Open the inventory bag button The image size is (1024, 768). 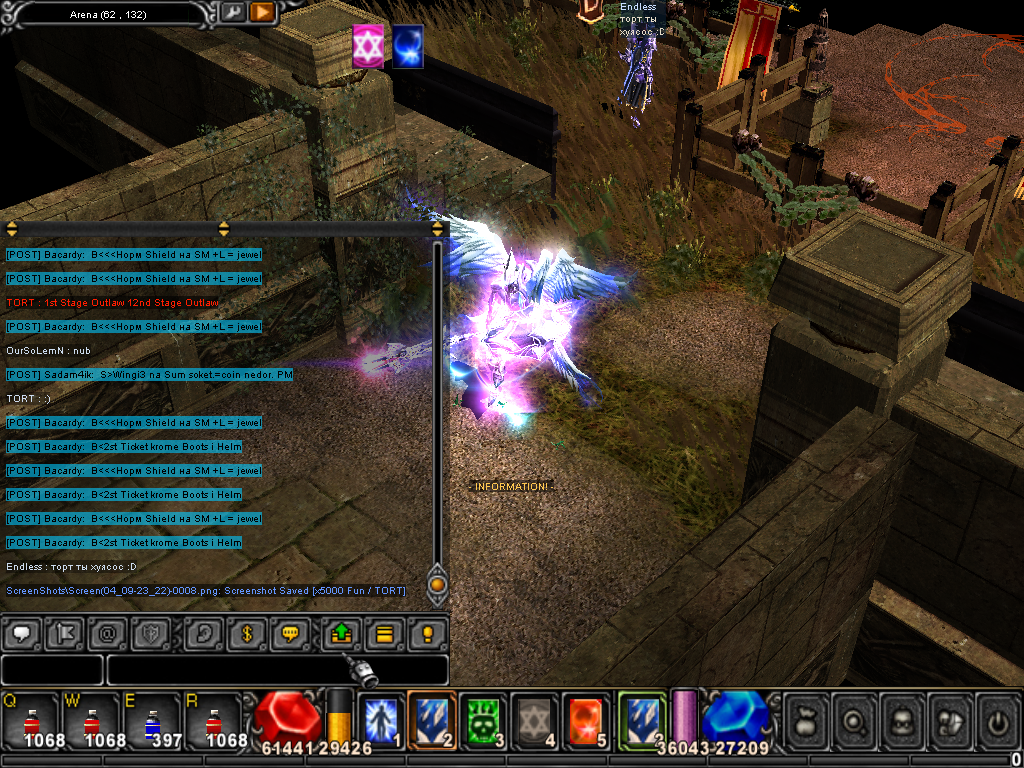click(807, 719)
